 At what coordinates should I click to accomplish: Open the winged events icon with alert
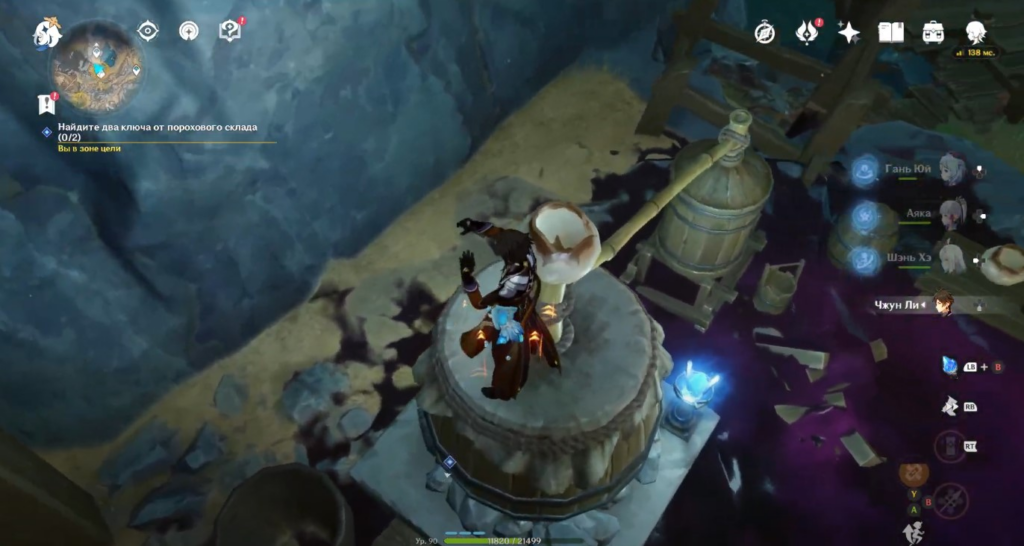pos(806,33)
